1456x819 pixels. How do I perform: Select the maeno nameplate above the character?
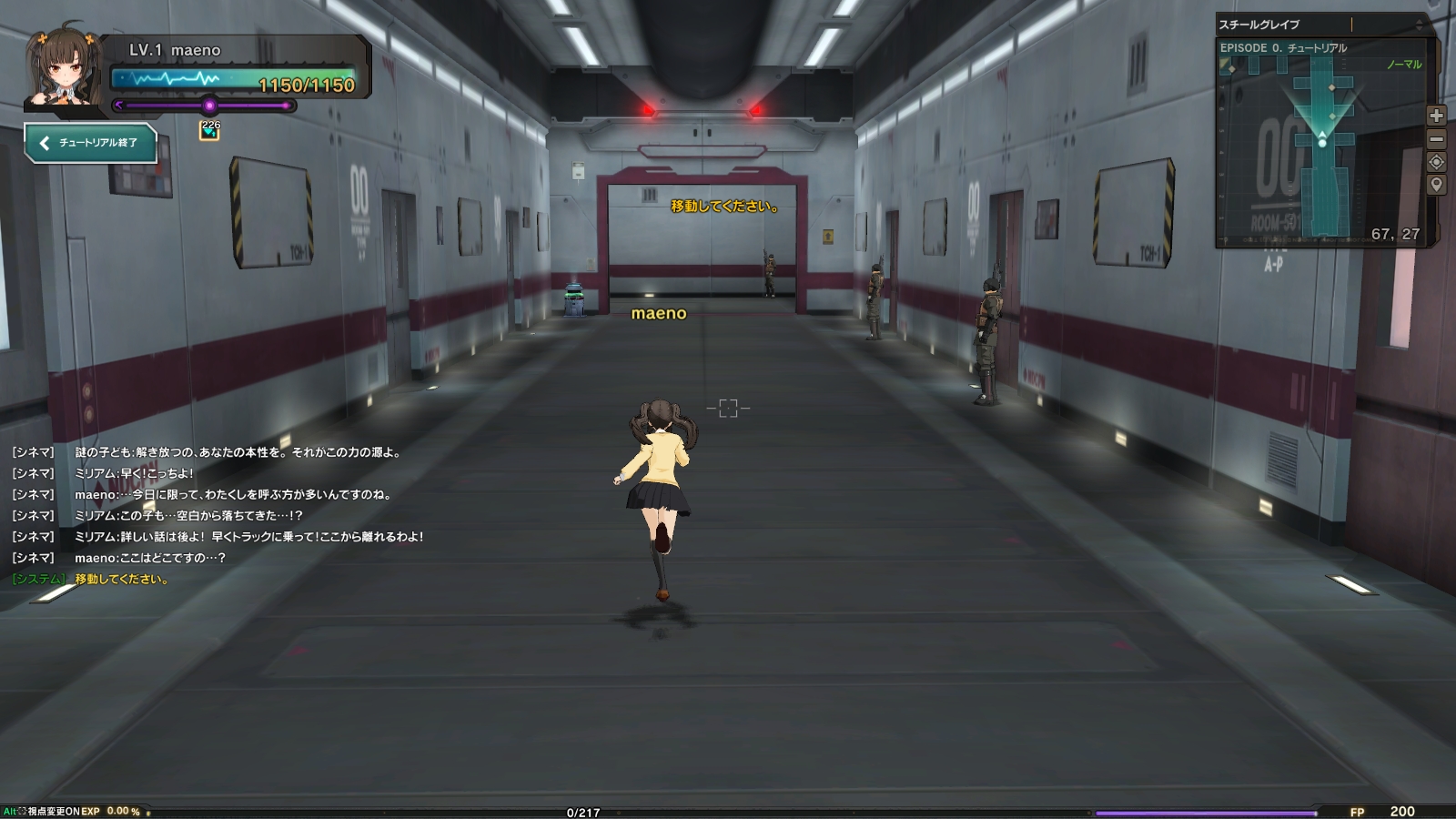pyautogui.click(x=660, y=314)
